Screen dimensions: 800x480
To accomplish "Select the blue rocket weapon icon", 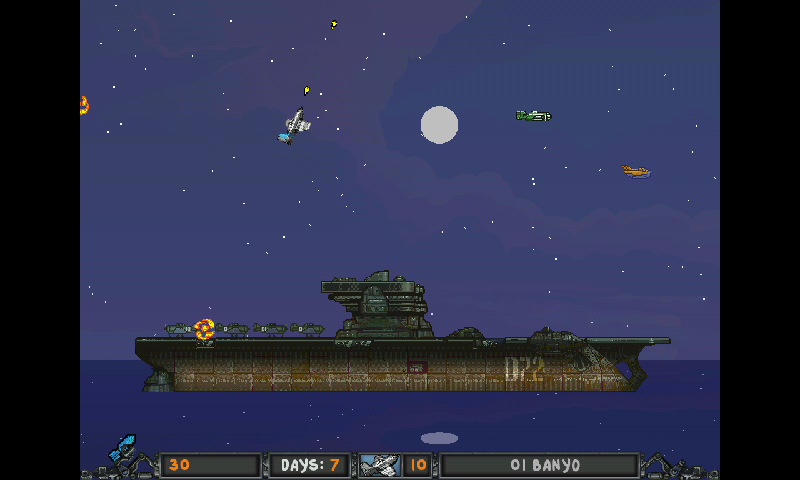I will (x=123, y=449).
